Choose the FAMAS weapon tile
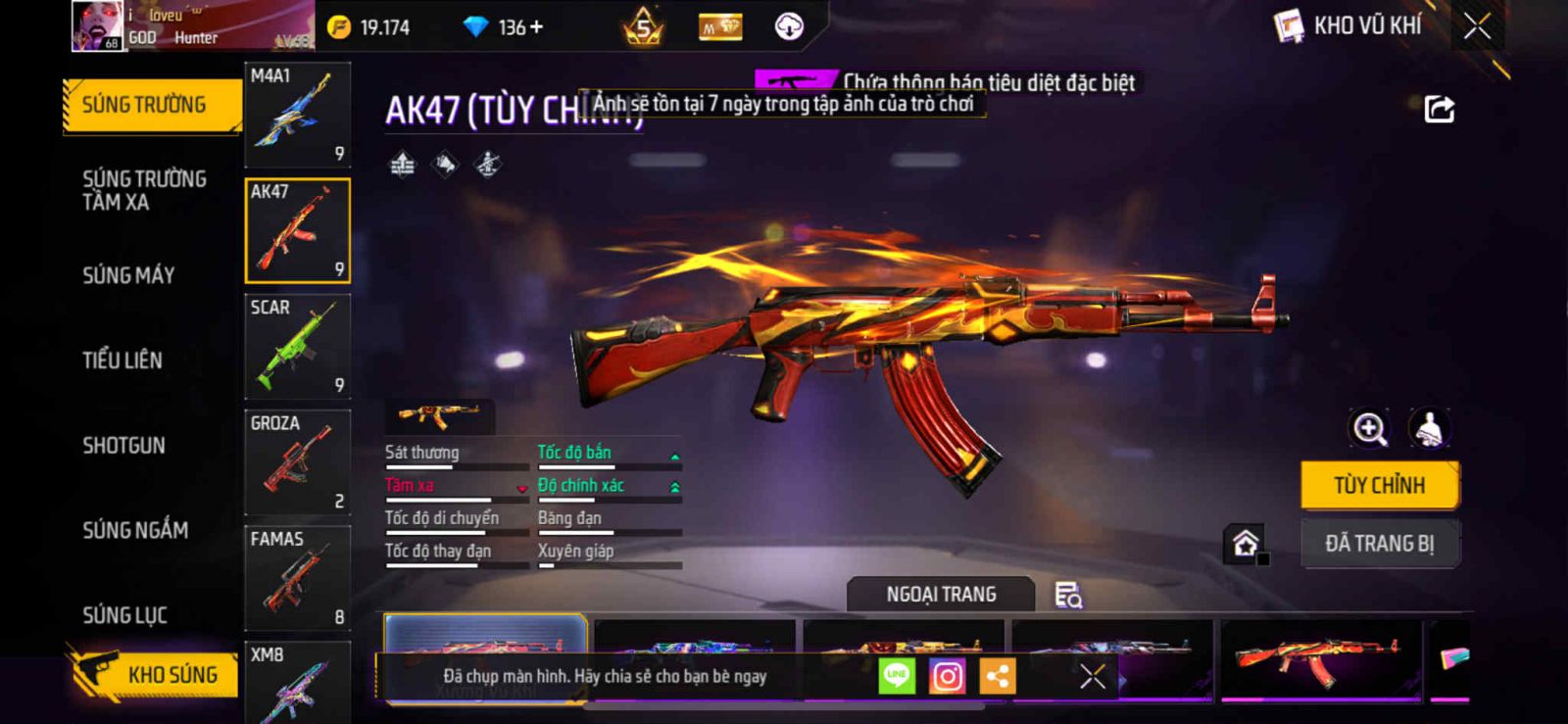 click(297, 577)
